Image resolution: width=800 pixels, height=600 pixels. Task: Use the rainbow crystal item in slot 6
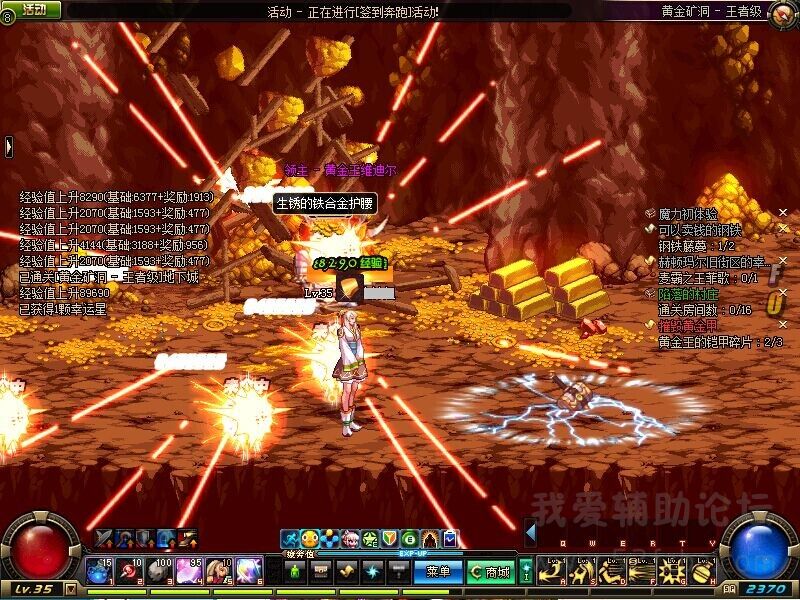tap(246, 570)
